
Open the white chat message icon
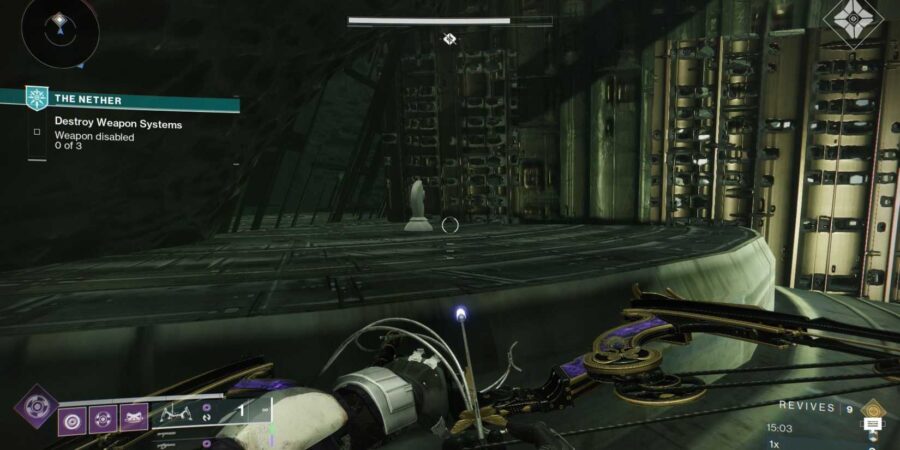point(871,425)
